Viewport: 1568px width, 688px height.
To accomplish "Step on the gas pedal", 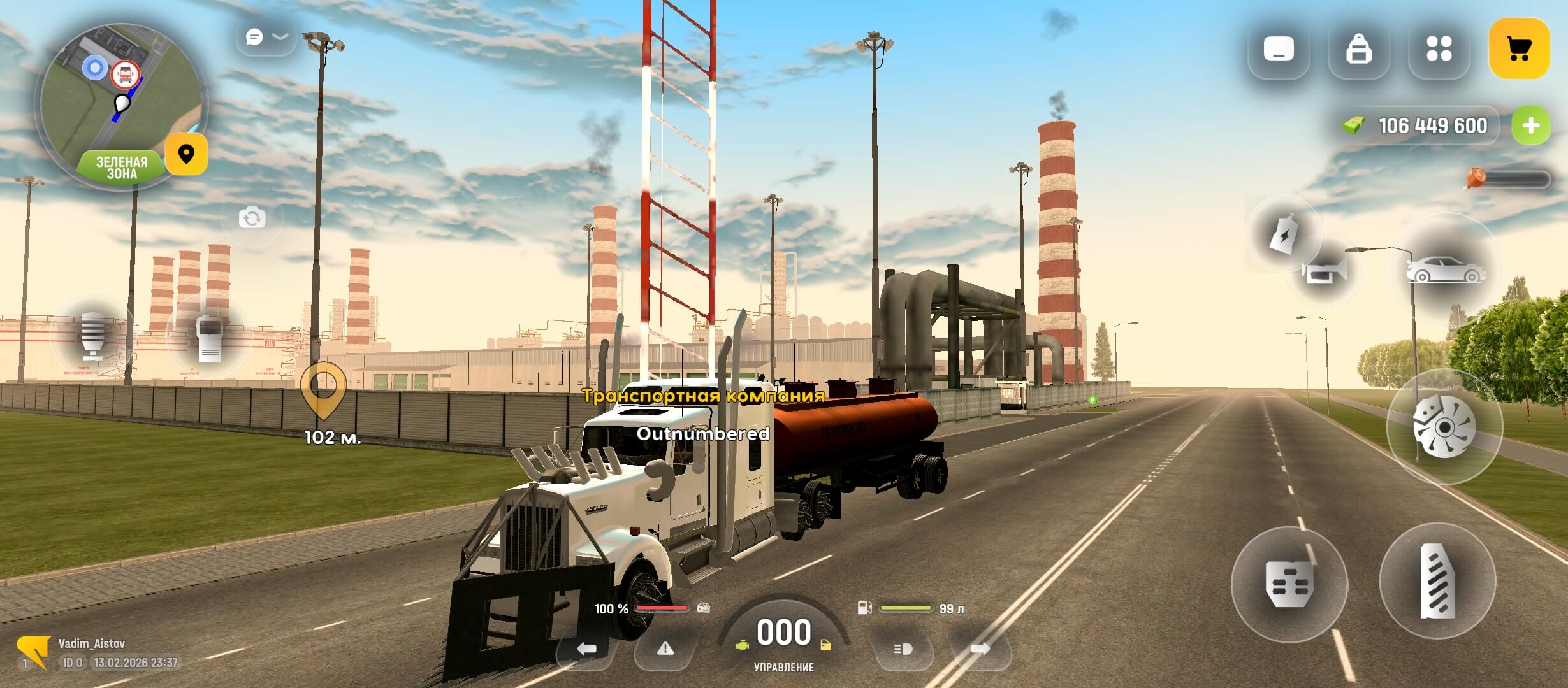I will click(x=1437, y=581).
